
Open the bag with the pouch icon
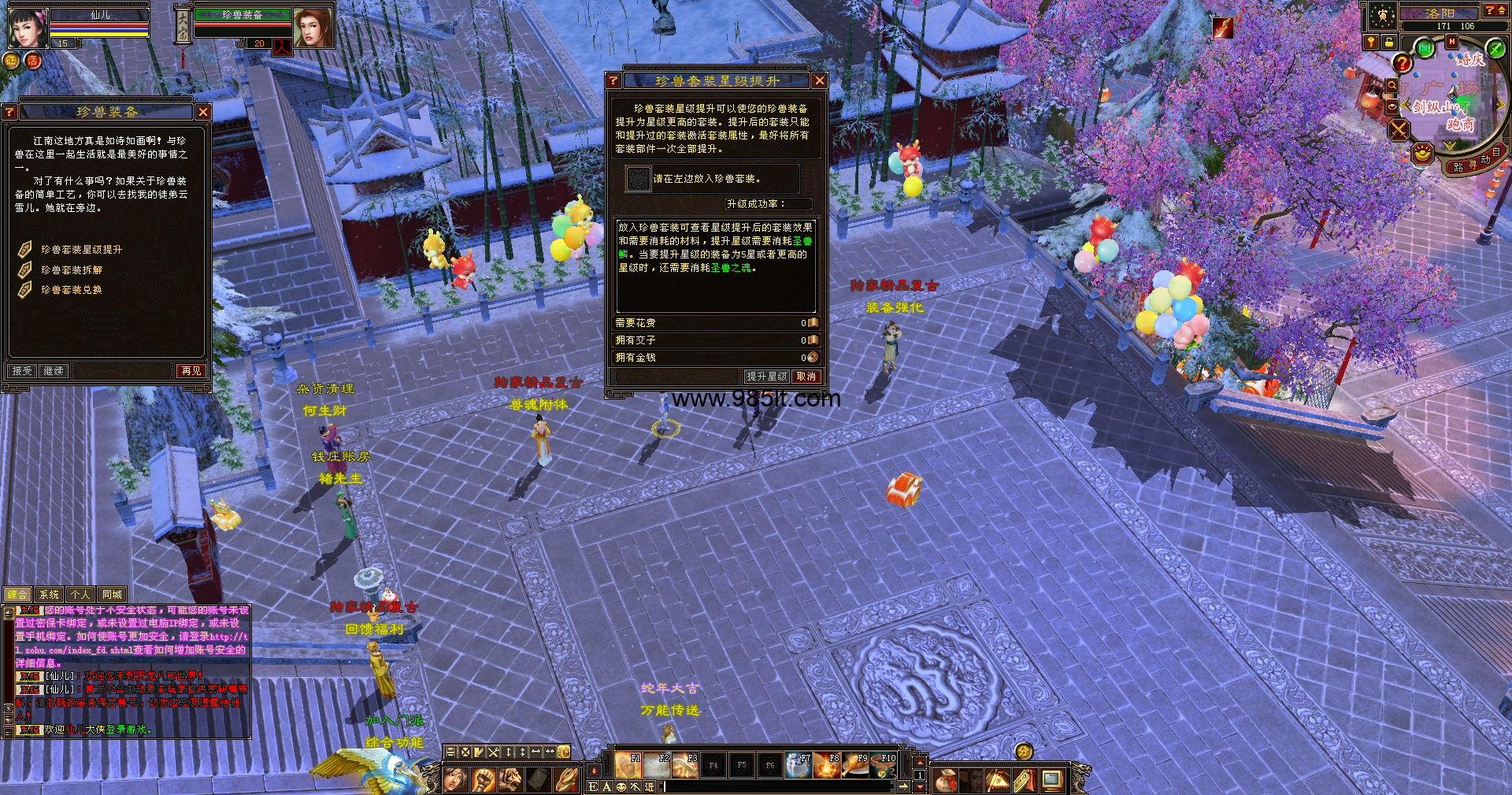tap(946, 780)
